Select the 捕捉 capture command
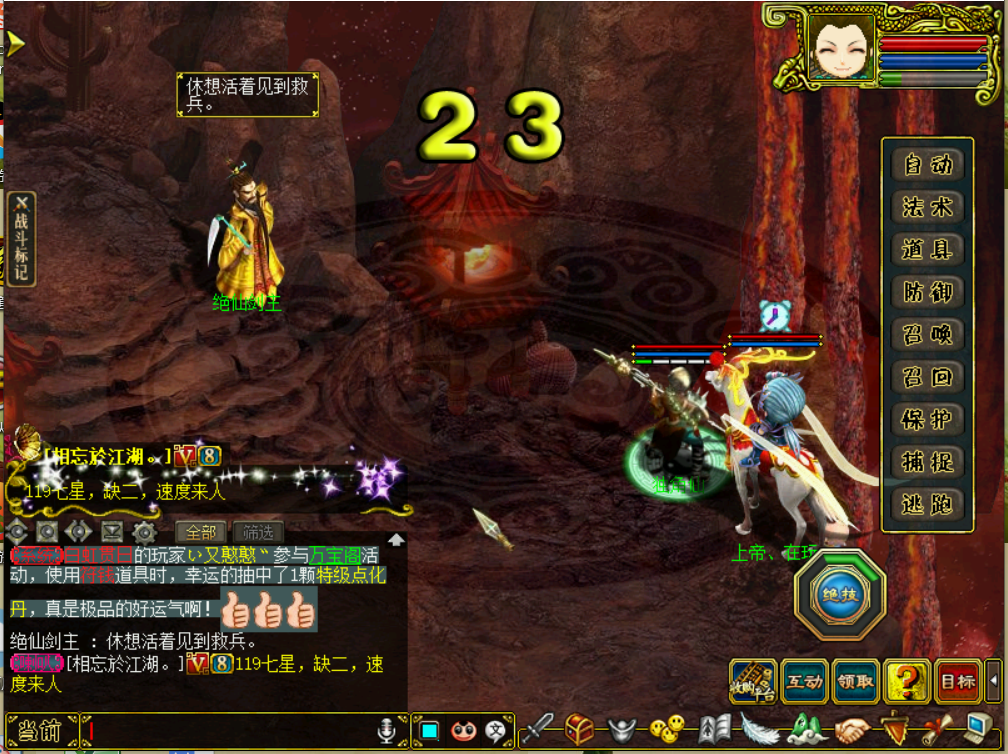Viewport: 1008px width, 754px height. click(x=928, y=462)
